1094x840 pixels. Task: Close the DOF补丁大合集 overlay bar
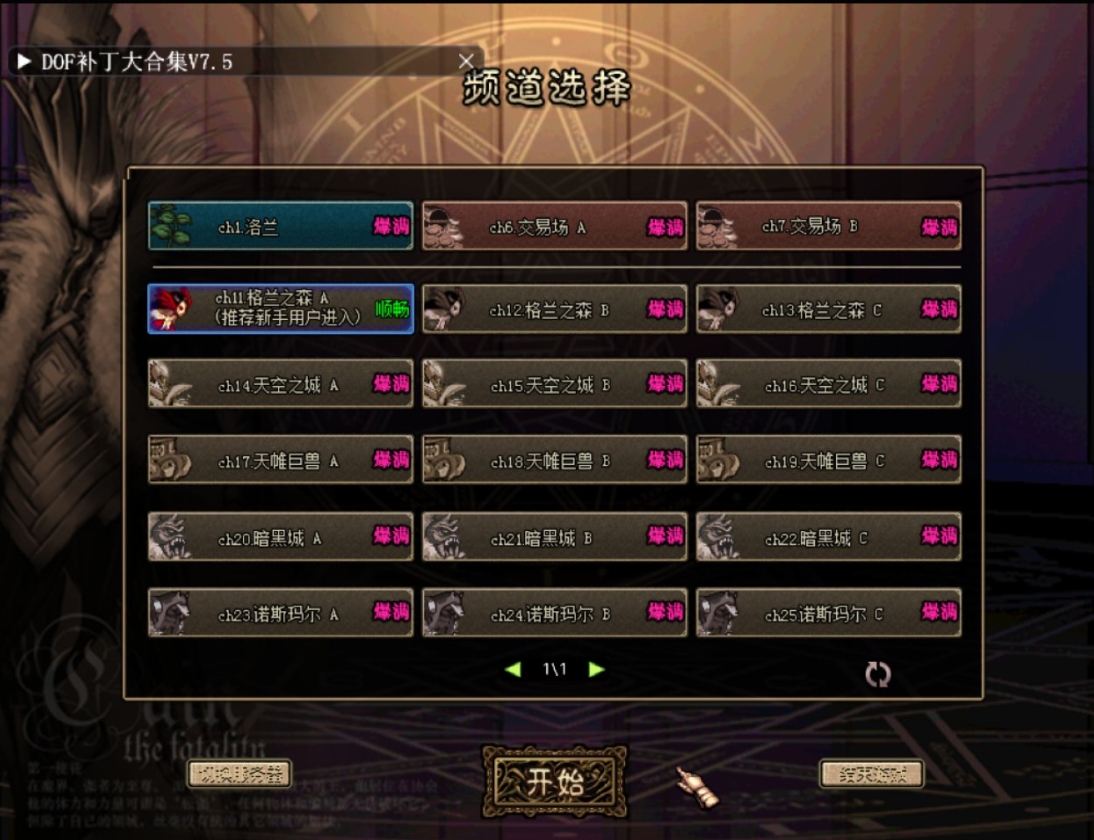click(x=465, y=61)
